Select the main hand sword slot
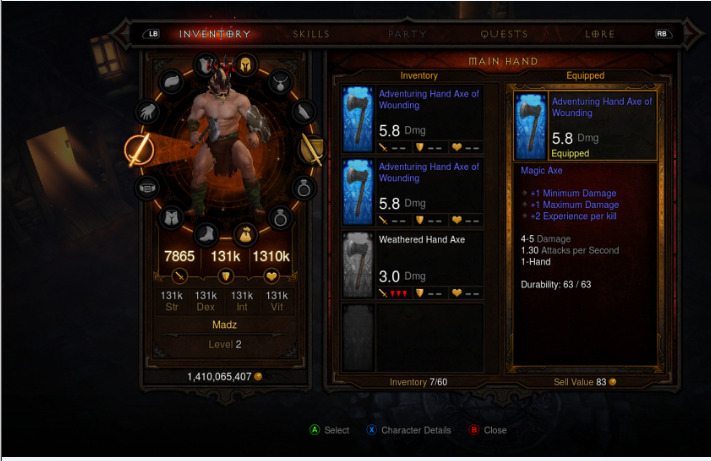This screenshot has width=711, height=461. click(137, 150)
